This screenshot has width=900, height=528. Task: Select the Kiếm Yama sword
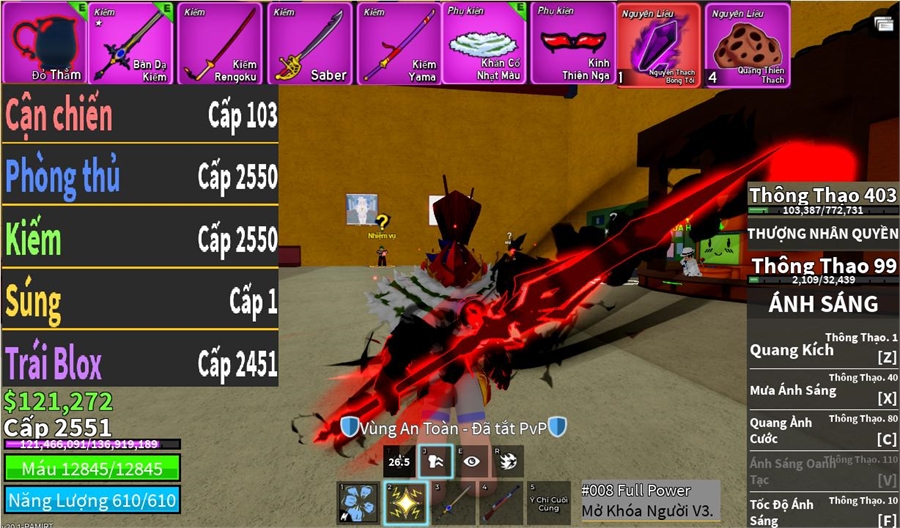coord(398,42)
